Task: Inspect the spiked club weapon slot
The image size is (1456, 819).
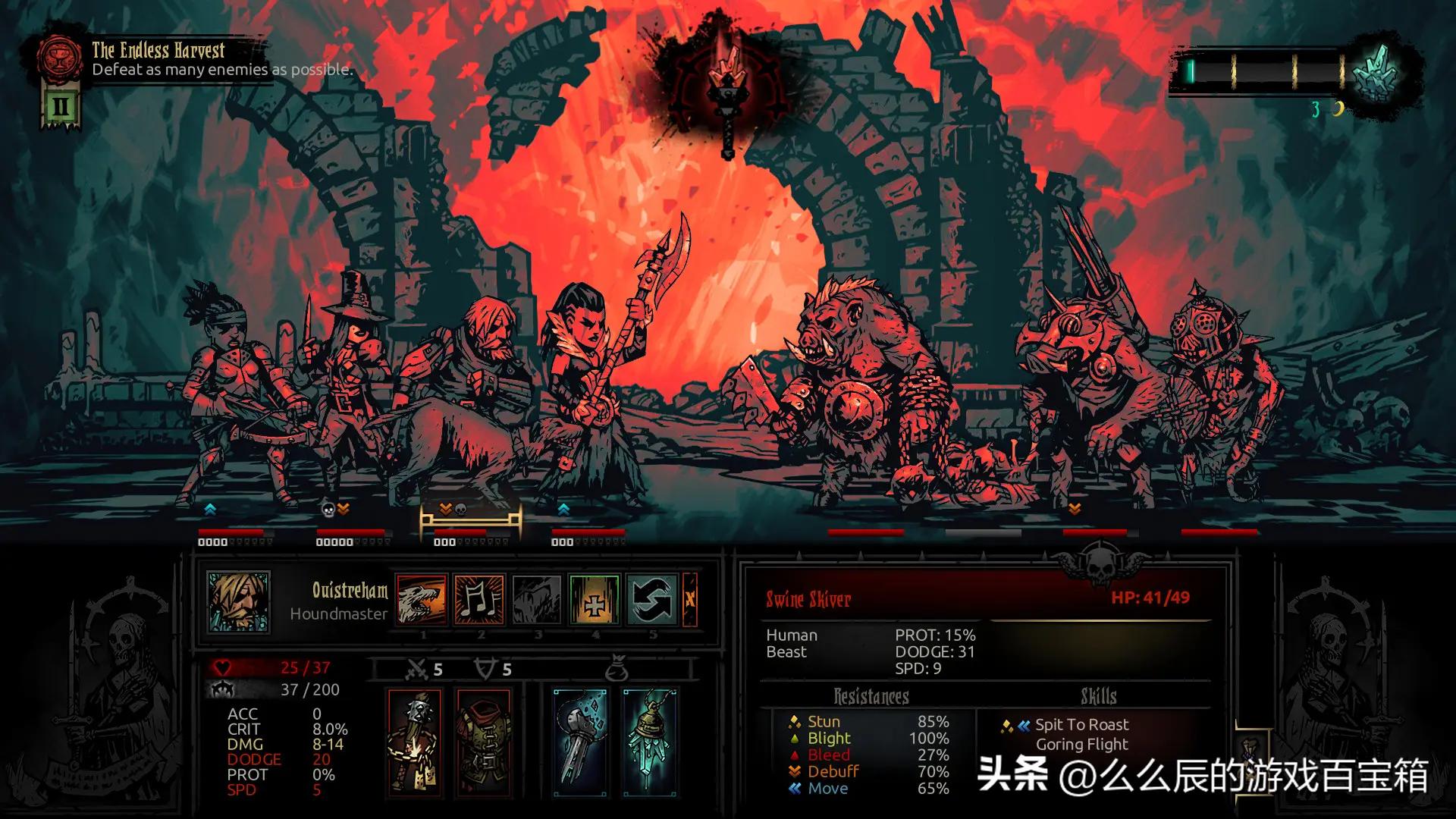Action: (415, 742)
